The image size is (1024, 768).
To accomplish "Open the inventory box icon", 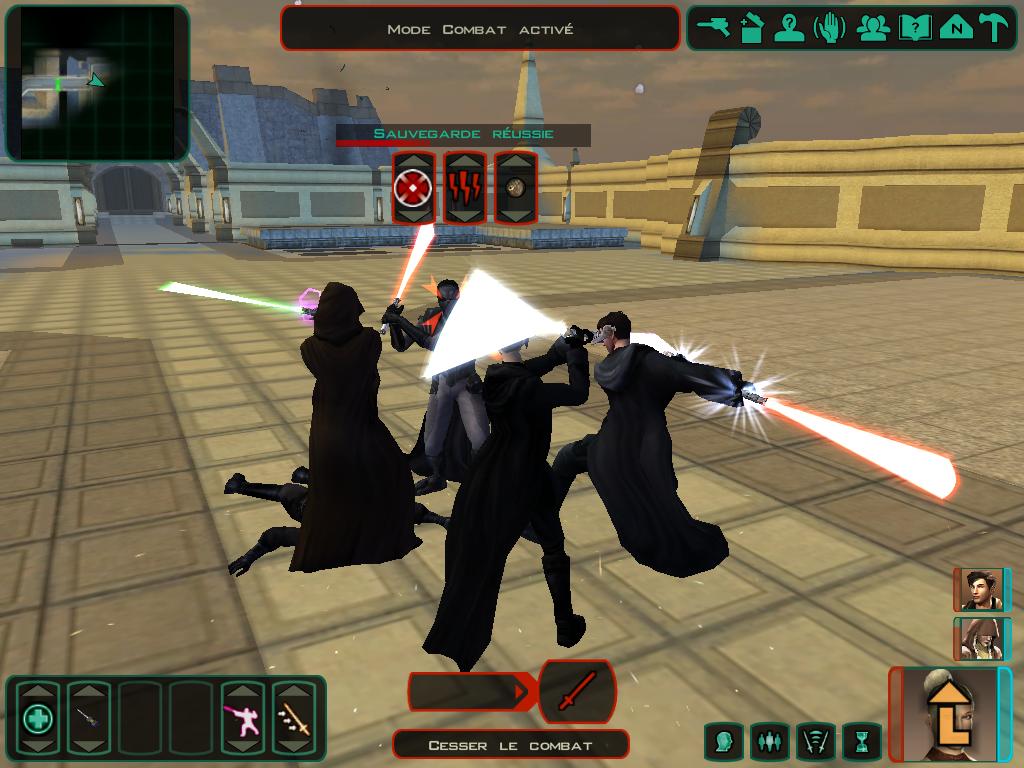I will coord(751,28).
